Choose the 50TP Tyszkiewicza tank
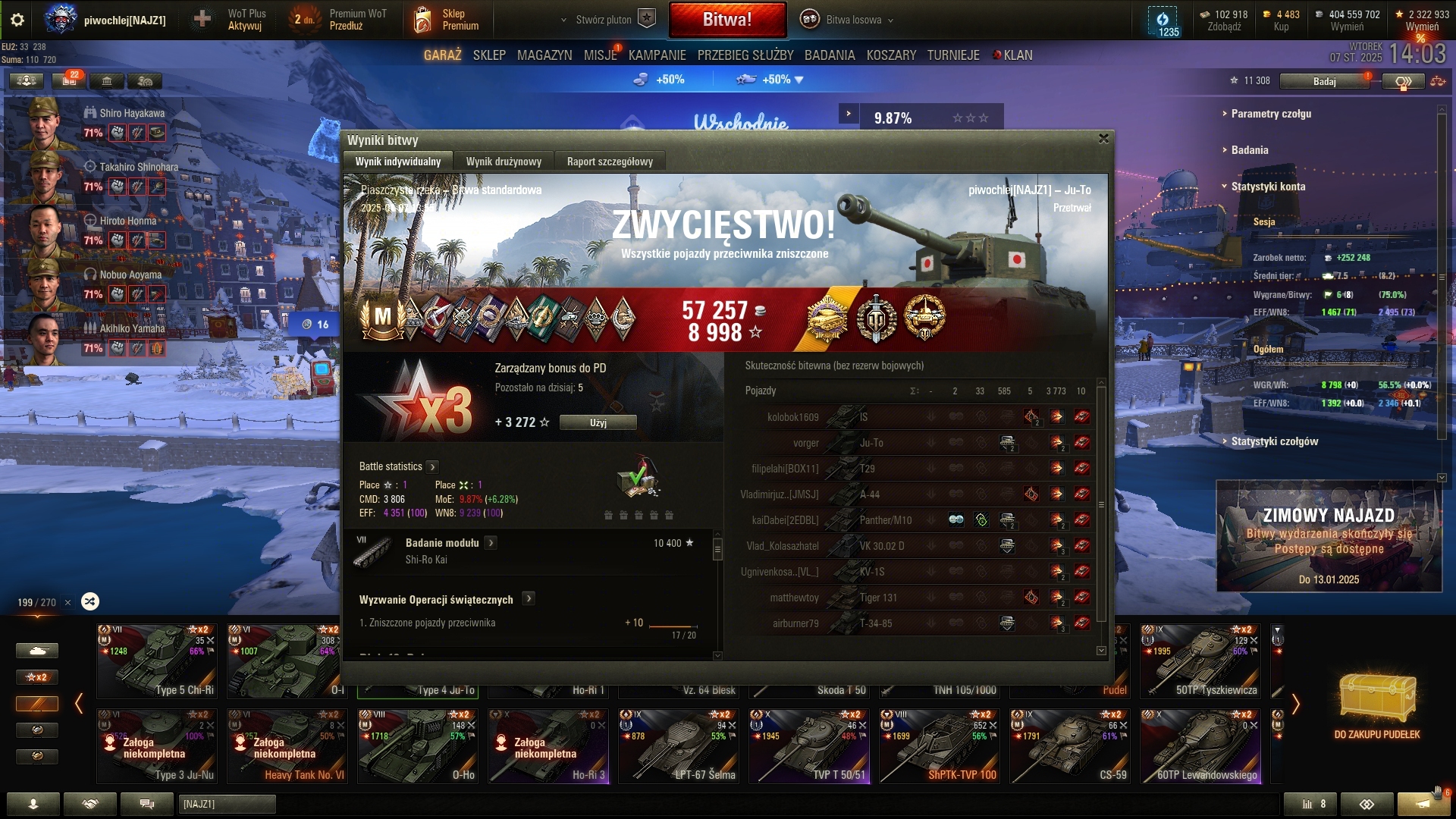Viewport: 1456px width, 819px height. click(x=1200, y=661)
